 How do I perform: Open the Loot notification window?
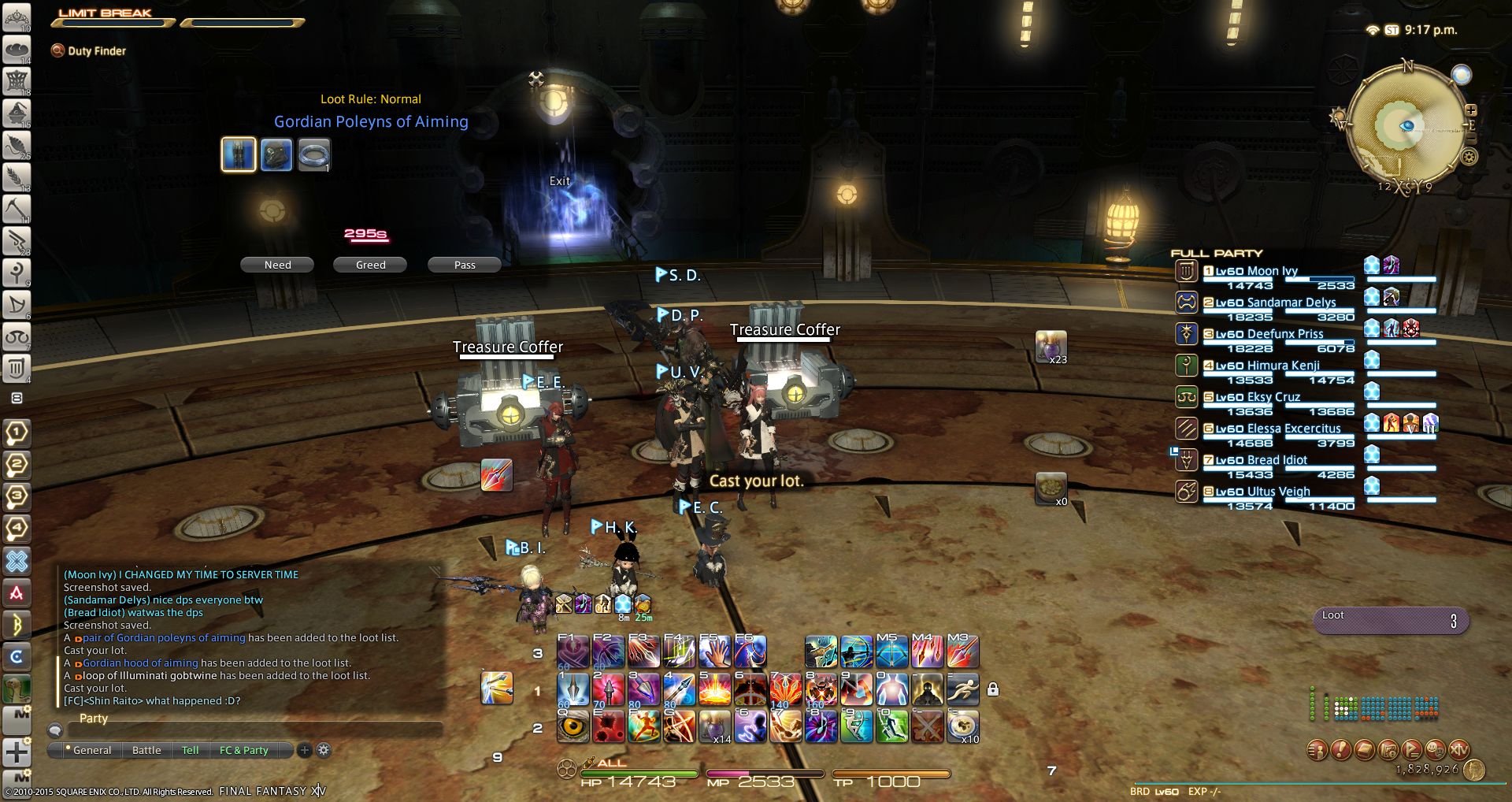click(x=1390, y=621)
